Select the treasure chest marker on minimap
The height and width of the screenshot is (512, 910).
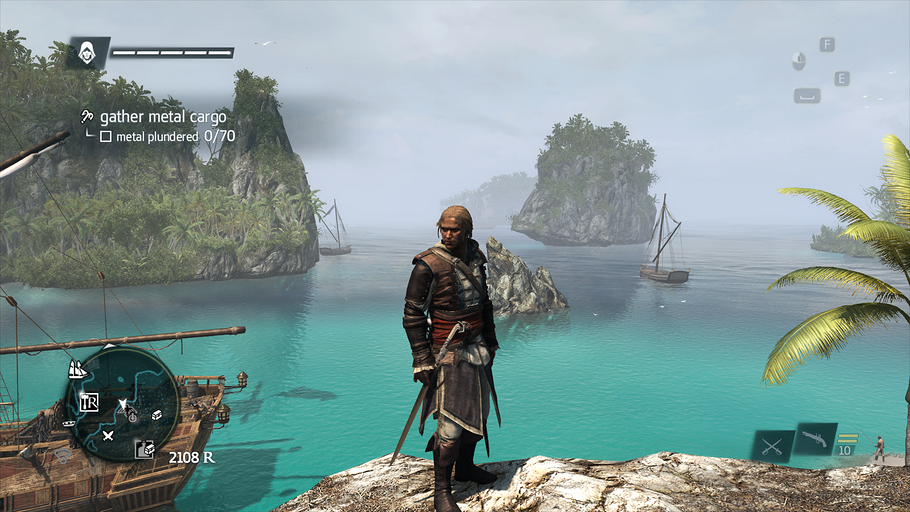pos(156,414)
